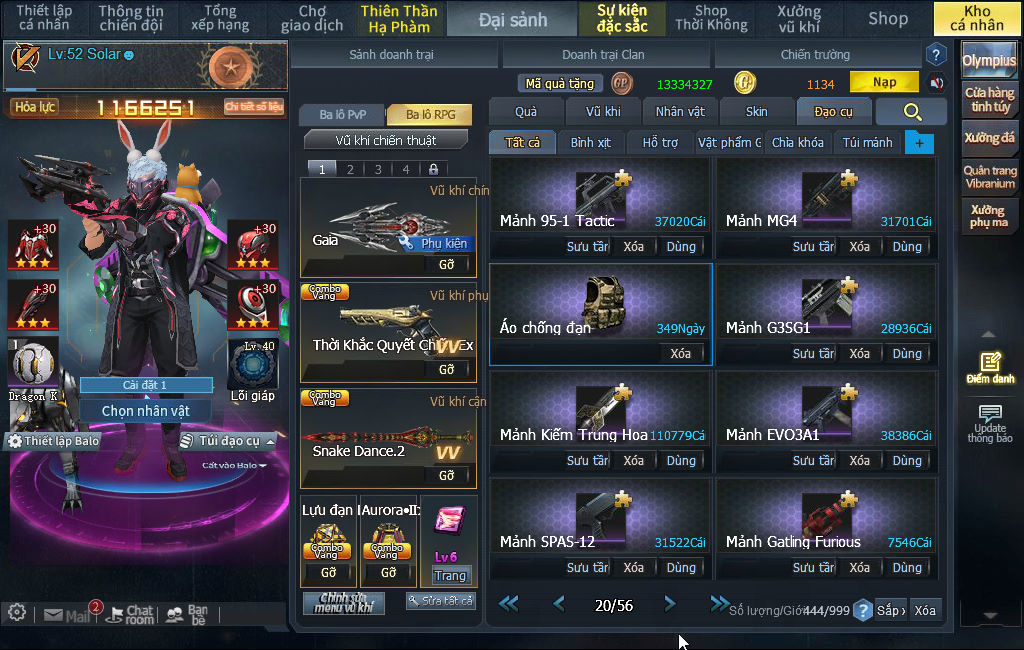
Task: Collect Mảnh SPAS-12 with Sưu tầm
Action: click(588, 568)
